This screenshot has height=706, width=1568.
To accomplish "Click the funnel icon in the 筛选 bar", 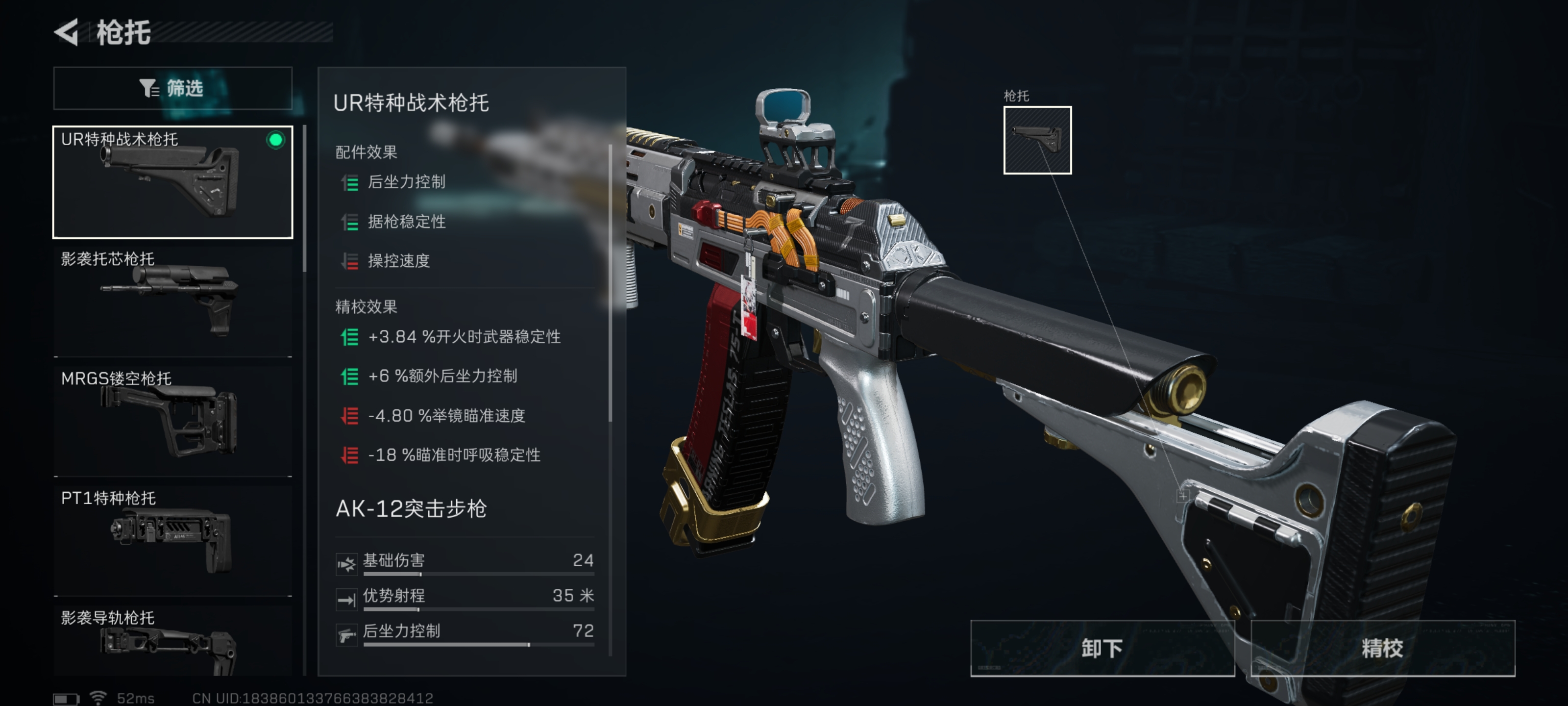I will (x=148, y=88).
